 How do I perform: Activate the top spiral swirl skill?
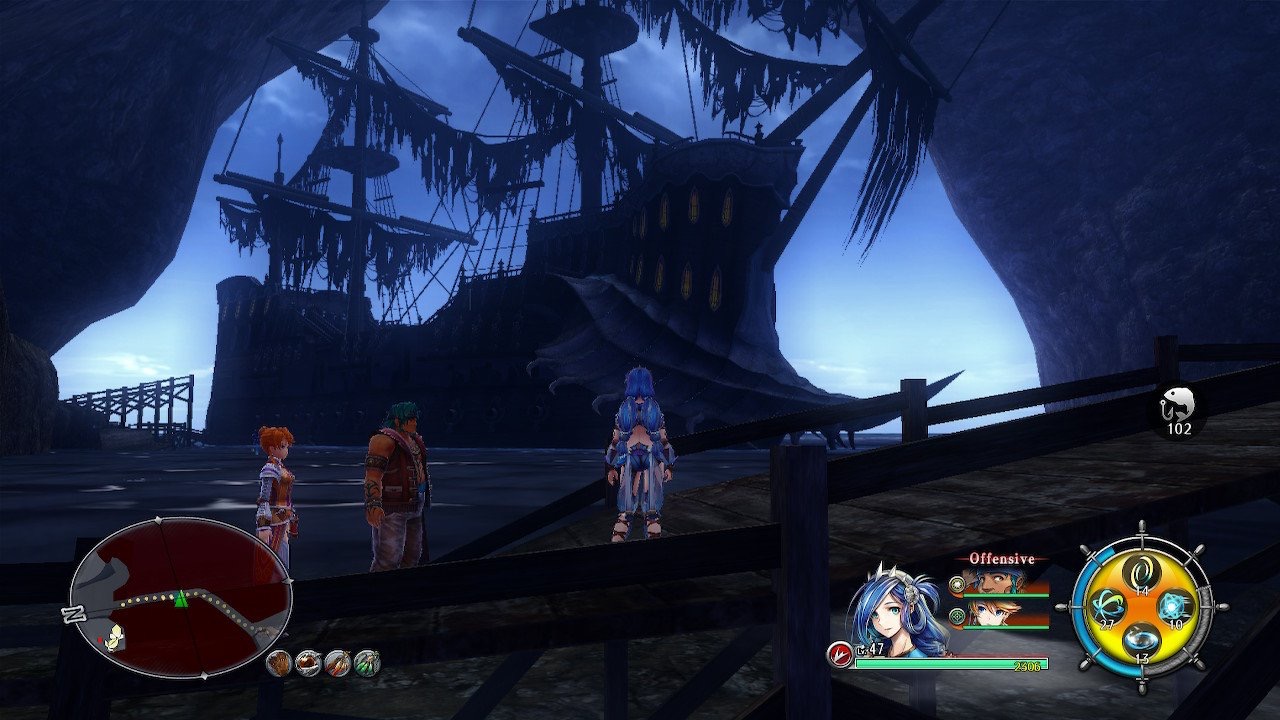1141,572
